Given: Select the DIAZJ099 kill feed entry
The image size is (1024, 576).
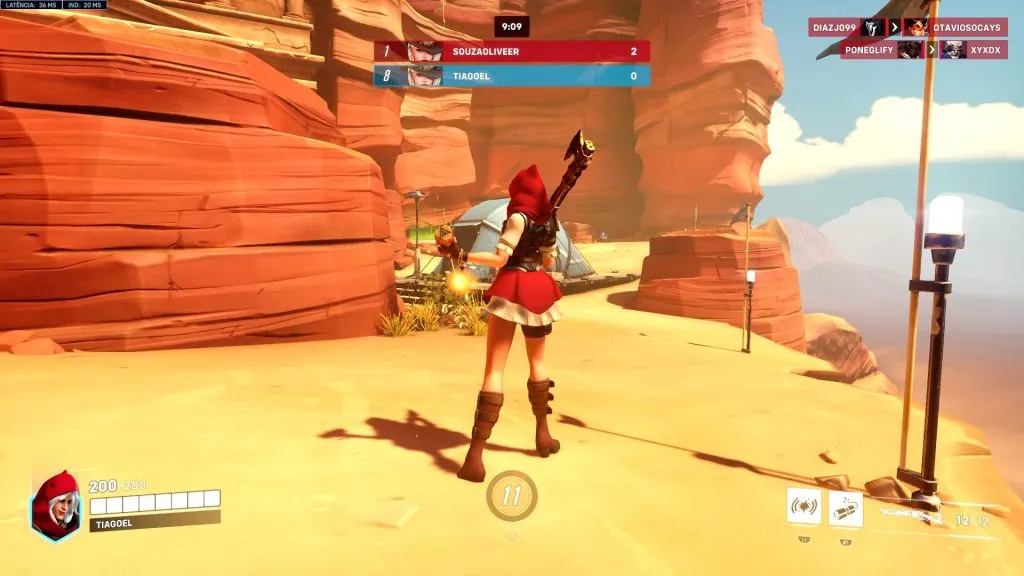Looking at the screenshot, I should click(834, 27).
